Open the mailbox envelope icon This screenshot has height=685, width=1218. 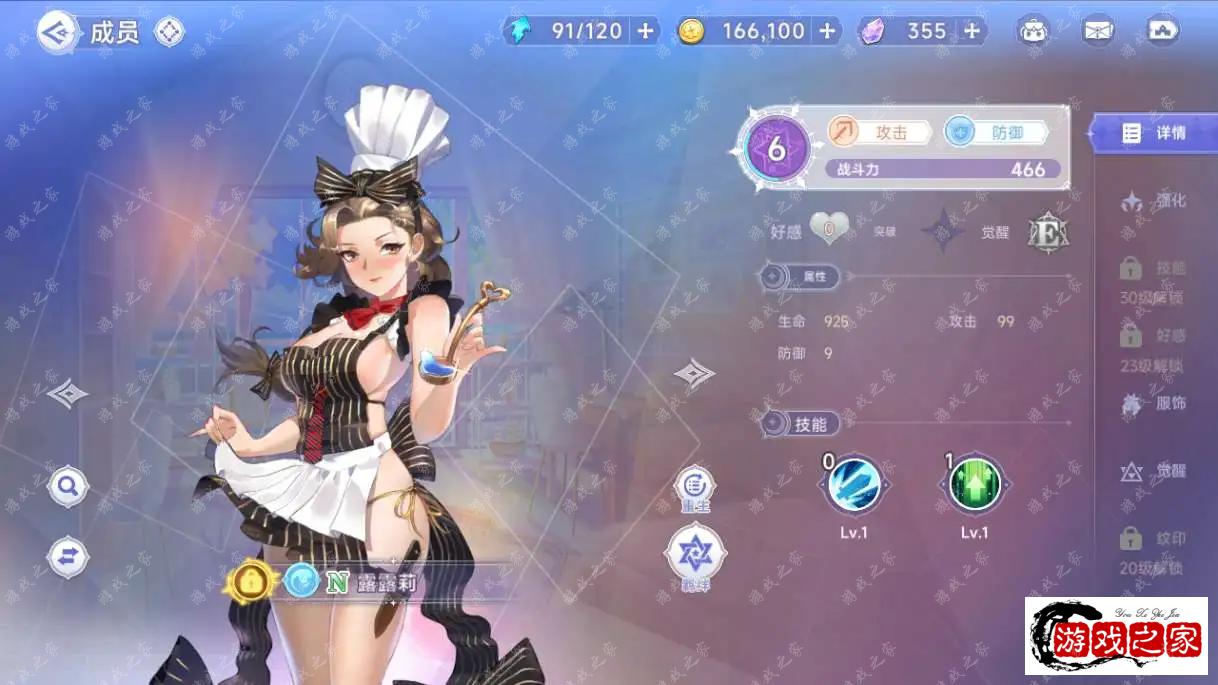point(1098,31)
